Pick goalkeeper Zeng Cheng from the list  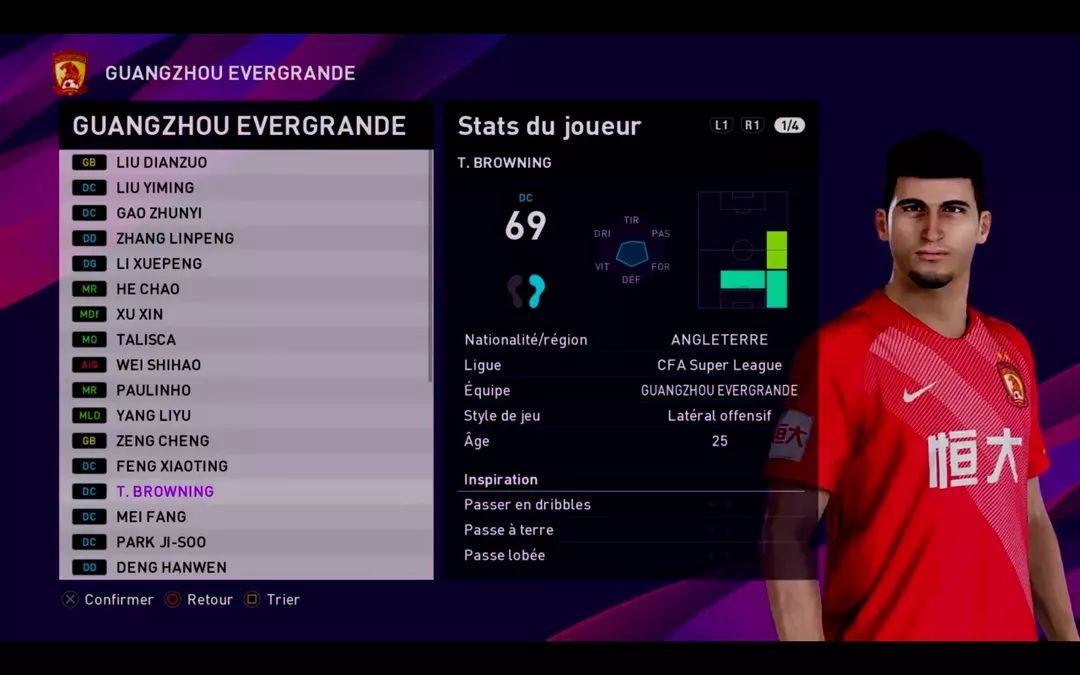pos(245,441)
